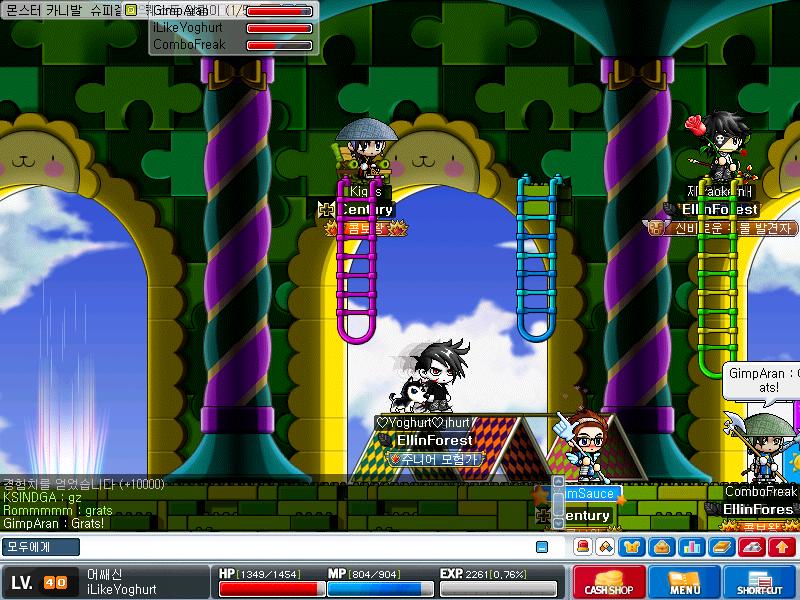
Task: Open the Shortcut panel
Action: pyautogui.click(x=760, y=582)
